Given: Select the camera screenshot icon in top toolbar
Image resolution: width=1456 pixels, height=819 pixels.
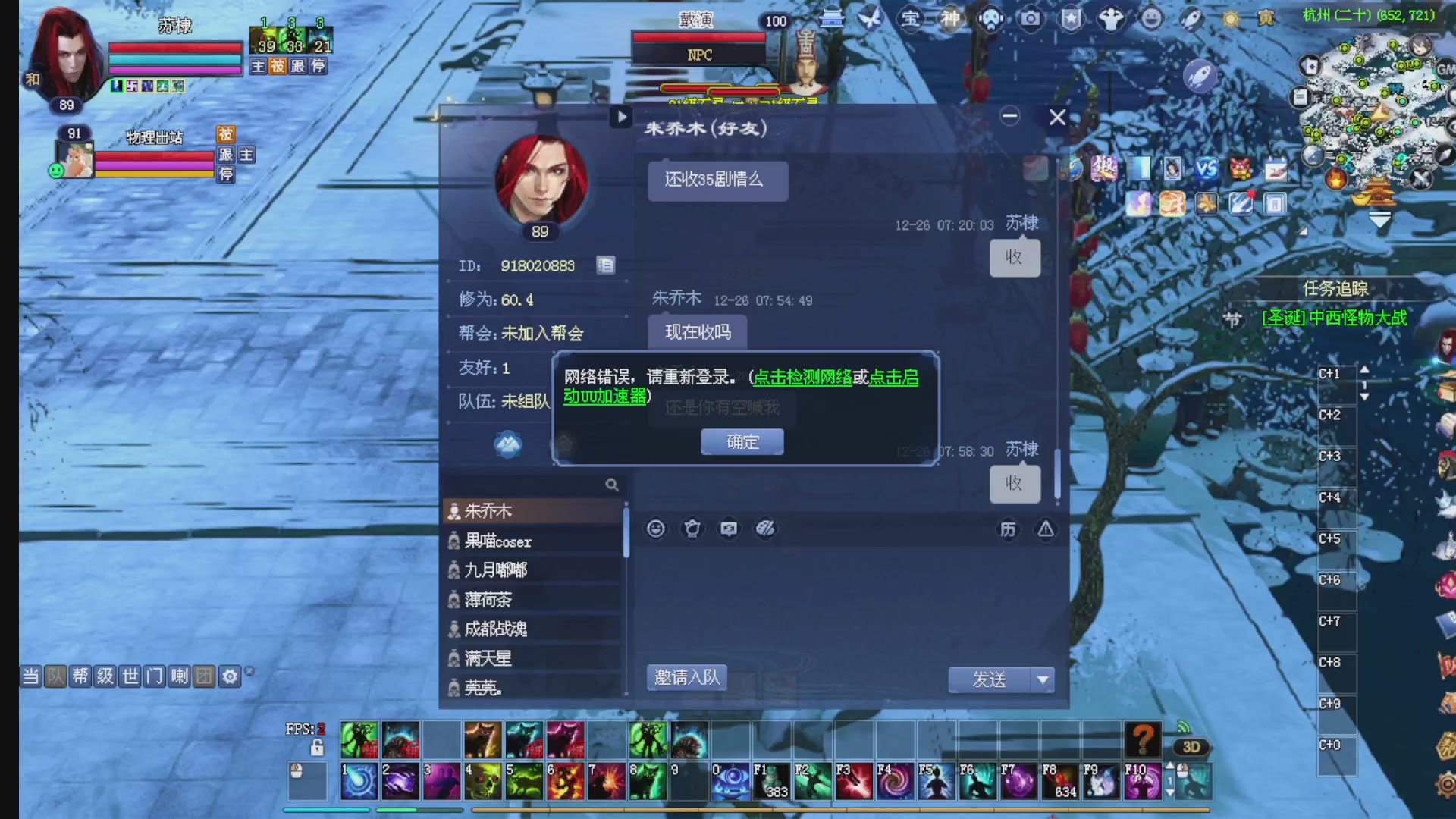Looking at the screenshot, I should [x=1029, y=20].
